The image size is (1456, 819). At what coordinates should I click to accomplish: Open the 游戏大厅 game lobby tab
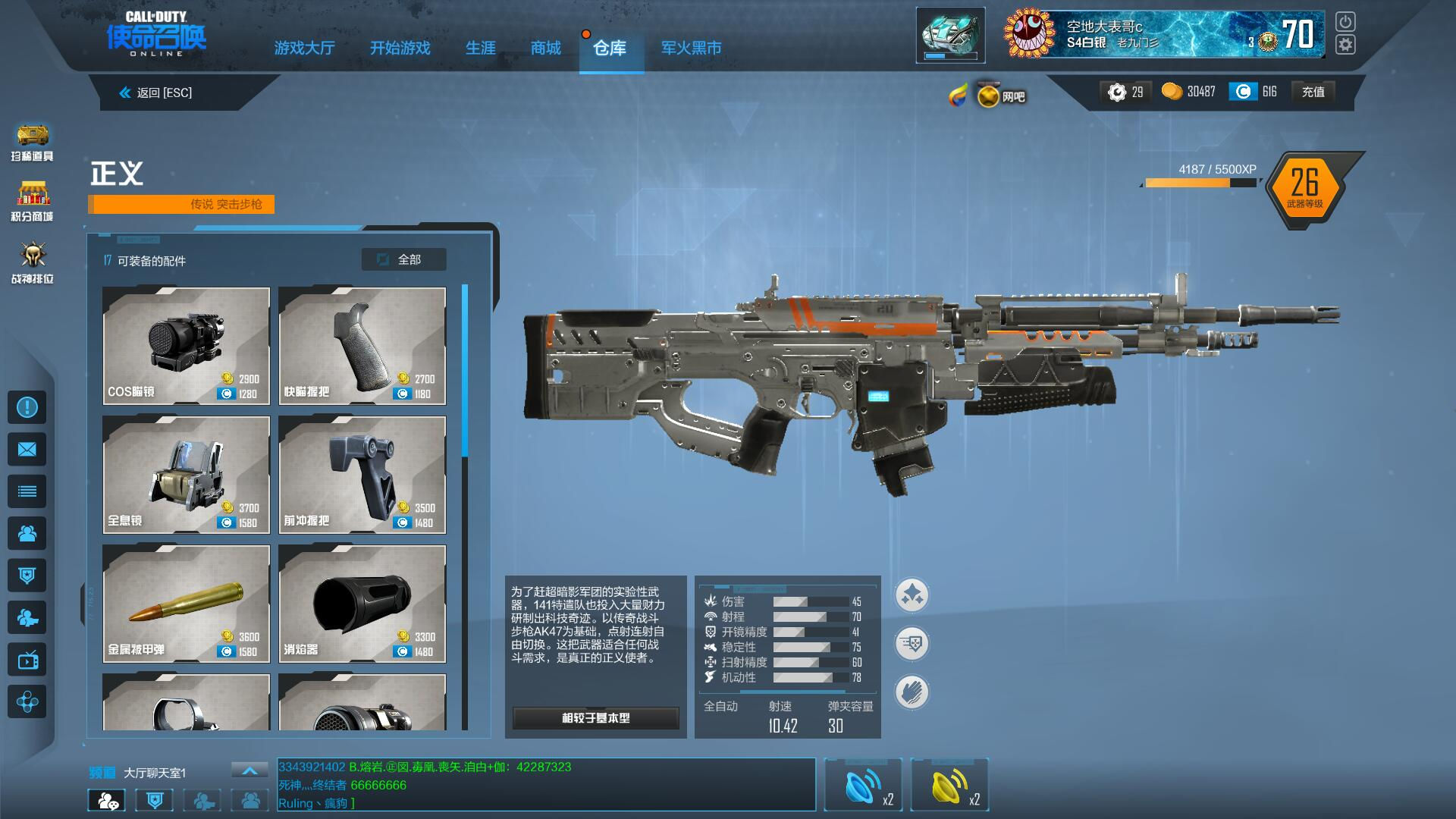point(304,49)
